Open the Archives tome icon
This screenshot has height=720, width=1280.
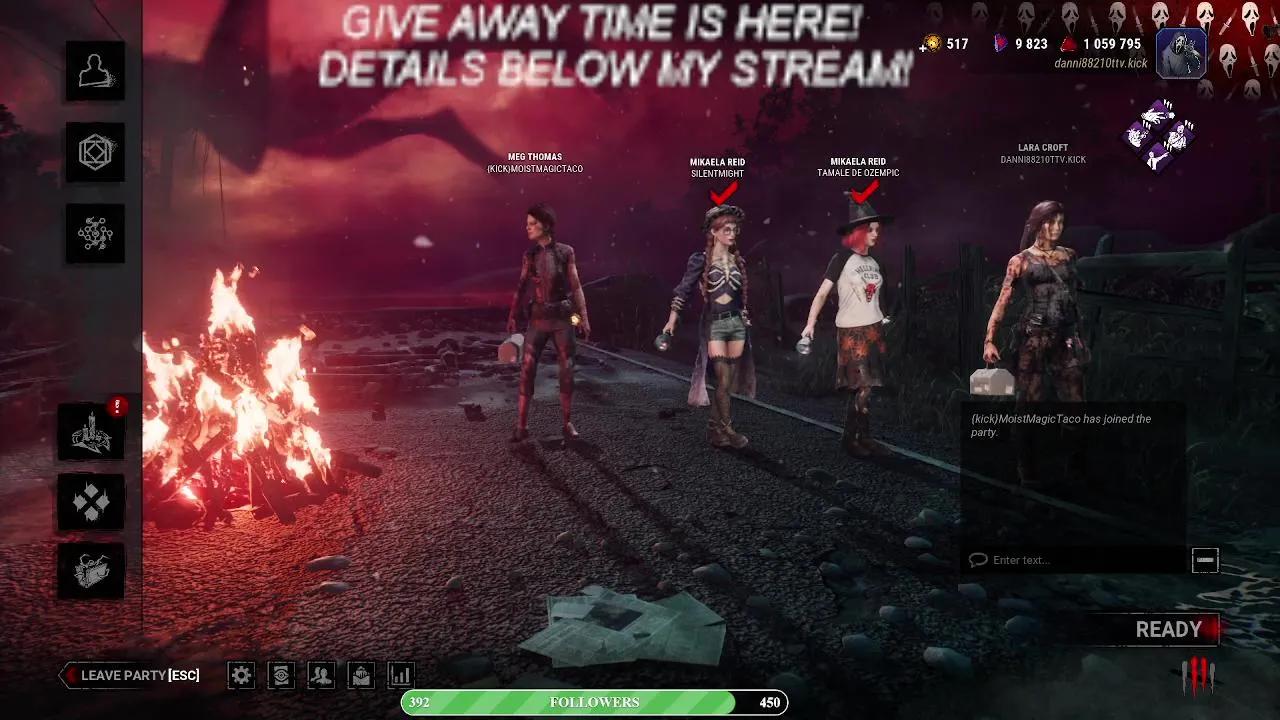click(90, 570)
